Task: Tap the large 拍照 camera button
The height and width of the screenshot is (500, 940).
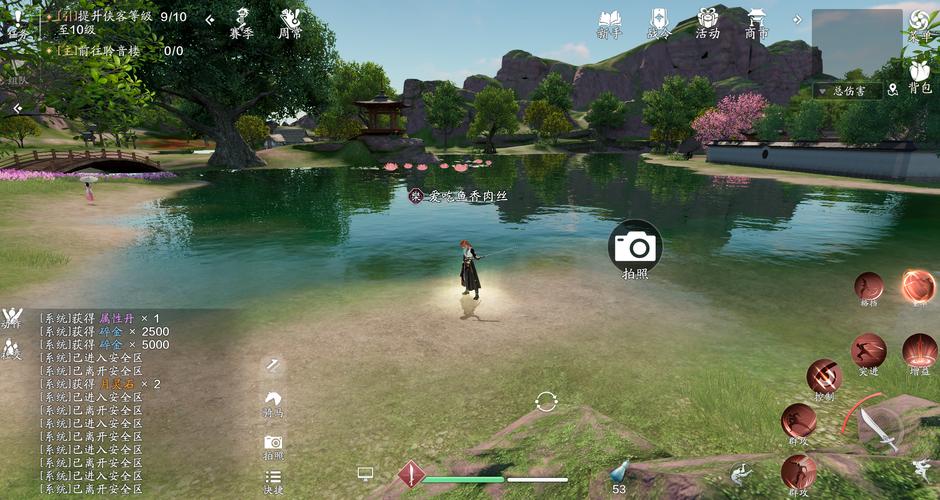Action: 635,246
